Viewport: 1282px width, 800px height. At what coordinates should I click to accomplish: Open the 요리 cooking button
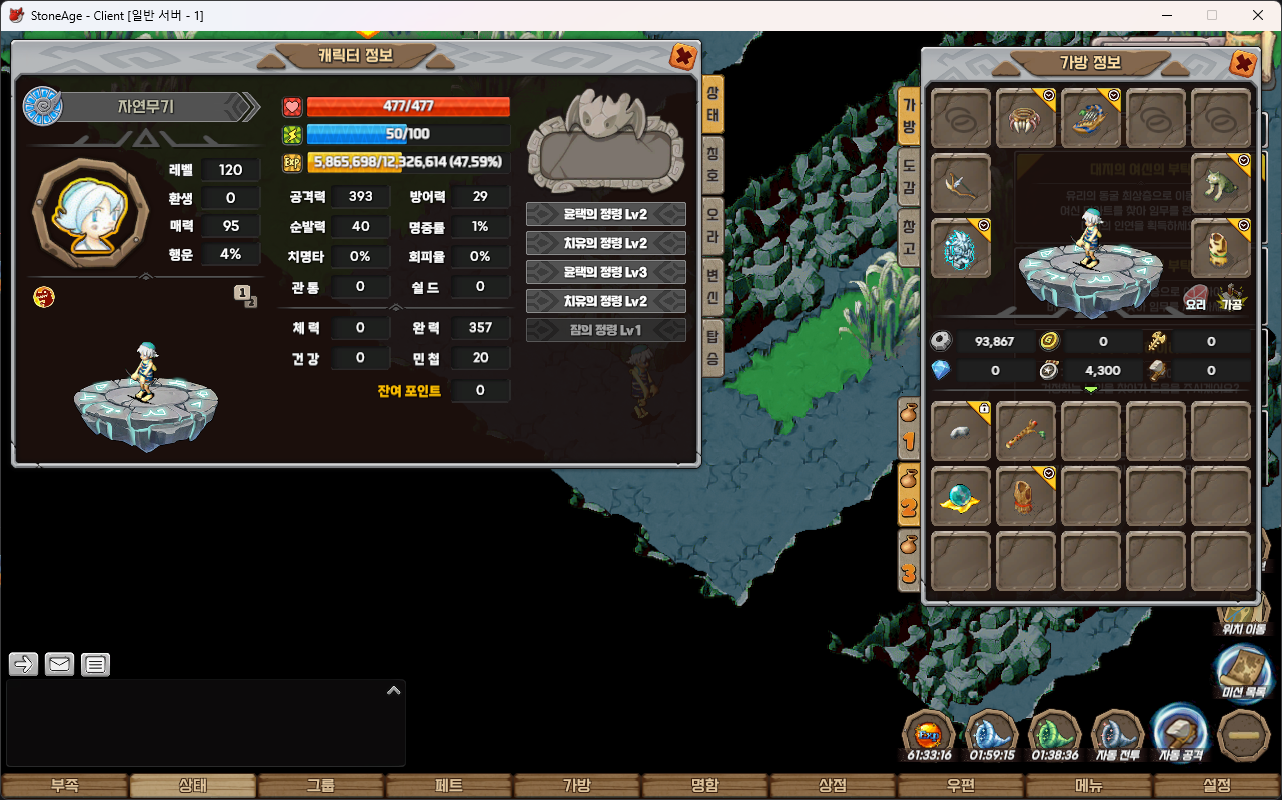(1195, 297)
